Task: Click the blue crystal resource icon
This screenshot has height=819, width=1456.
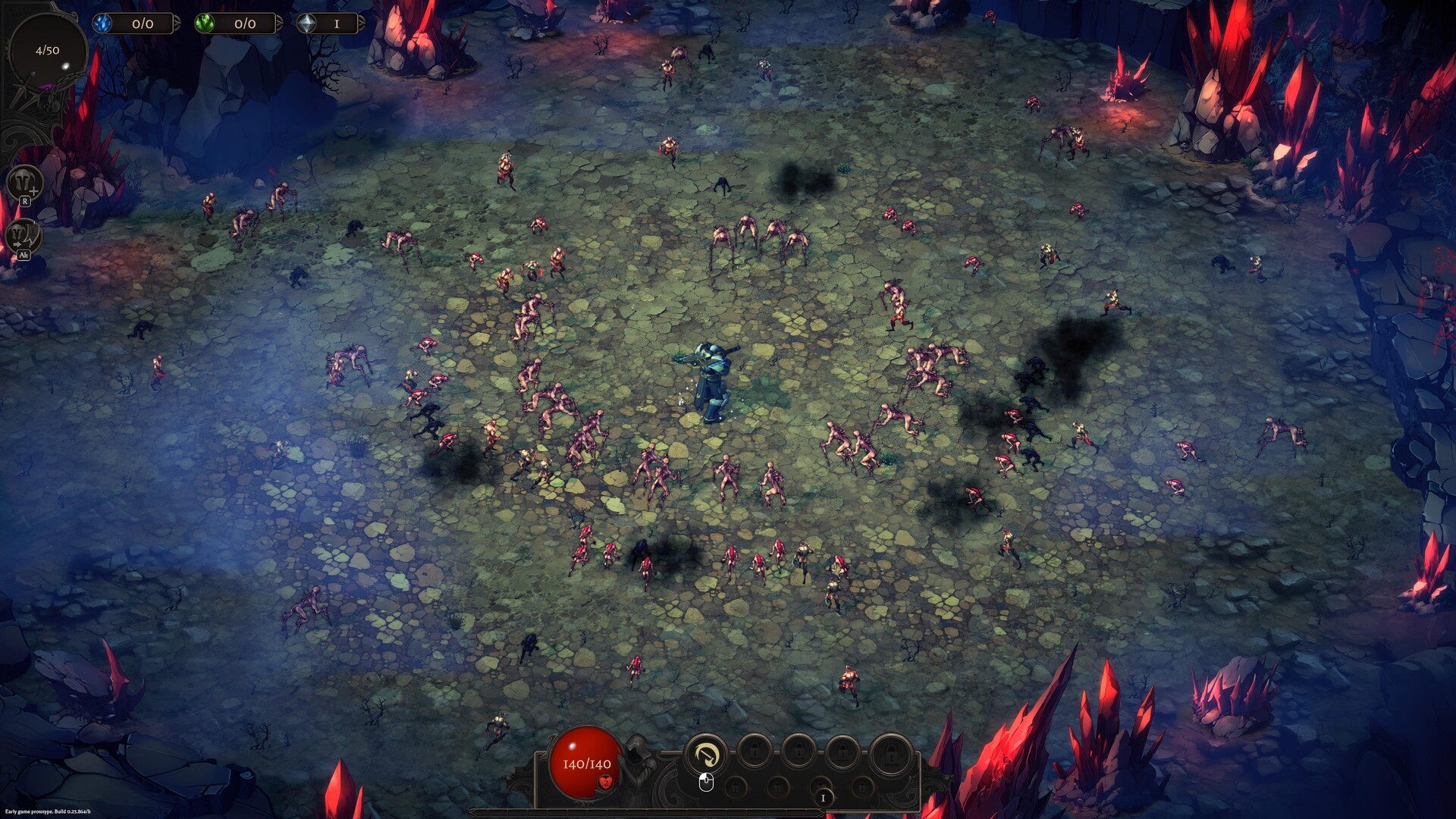Action: click(104, 24)
